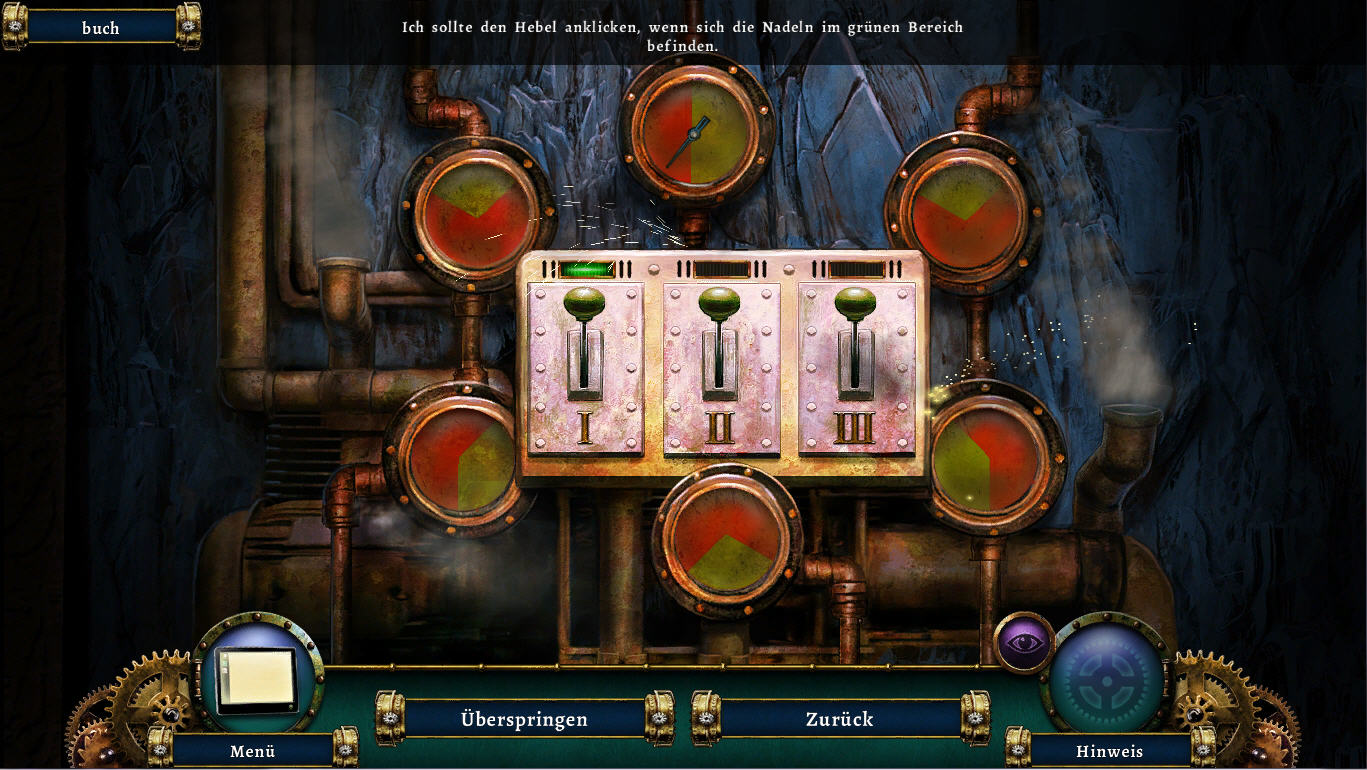The height and width of the screenshot is (770, 1367).
Task: Click the purple eye icon
Action: (x=1024, y=642)
